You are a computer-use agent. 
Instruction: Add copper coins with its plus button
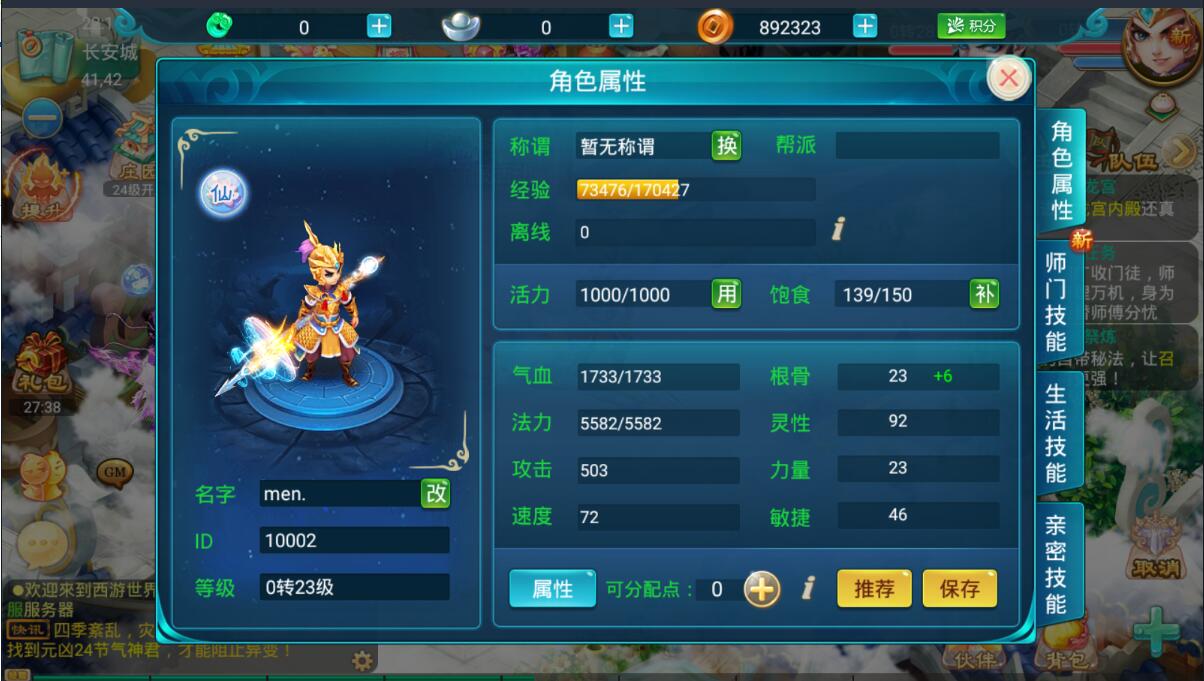pyautogui.click(x=865, y=27)
